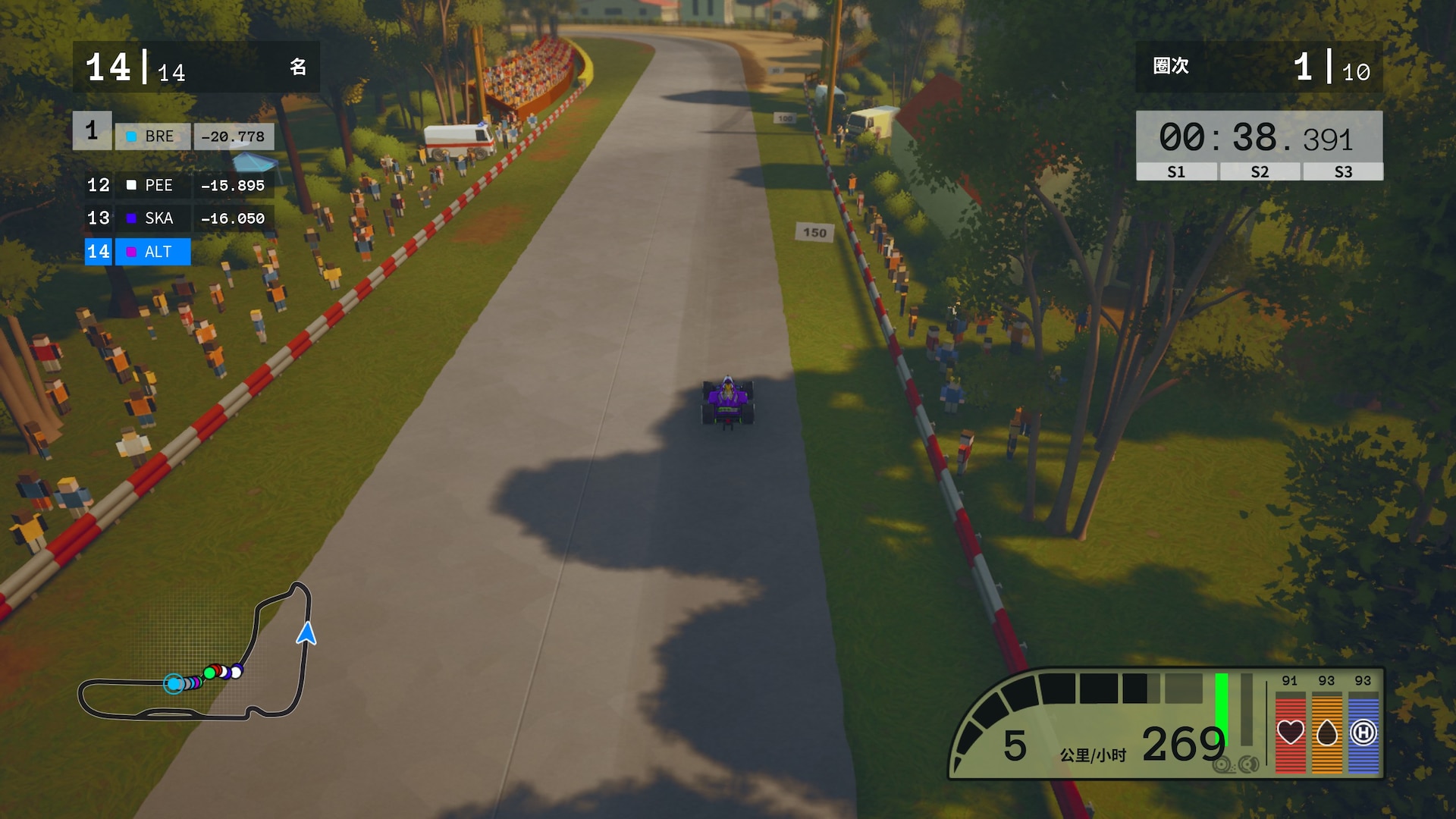Click the S1 sector indicator
This screenshot has height=819, width=1456.
coord(1176,172)
